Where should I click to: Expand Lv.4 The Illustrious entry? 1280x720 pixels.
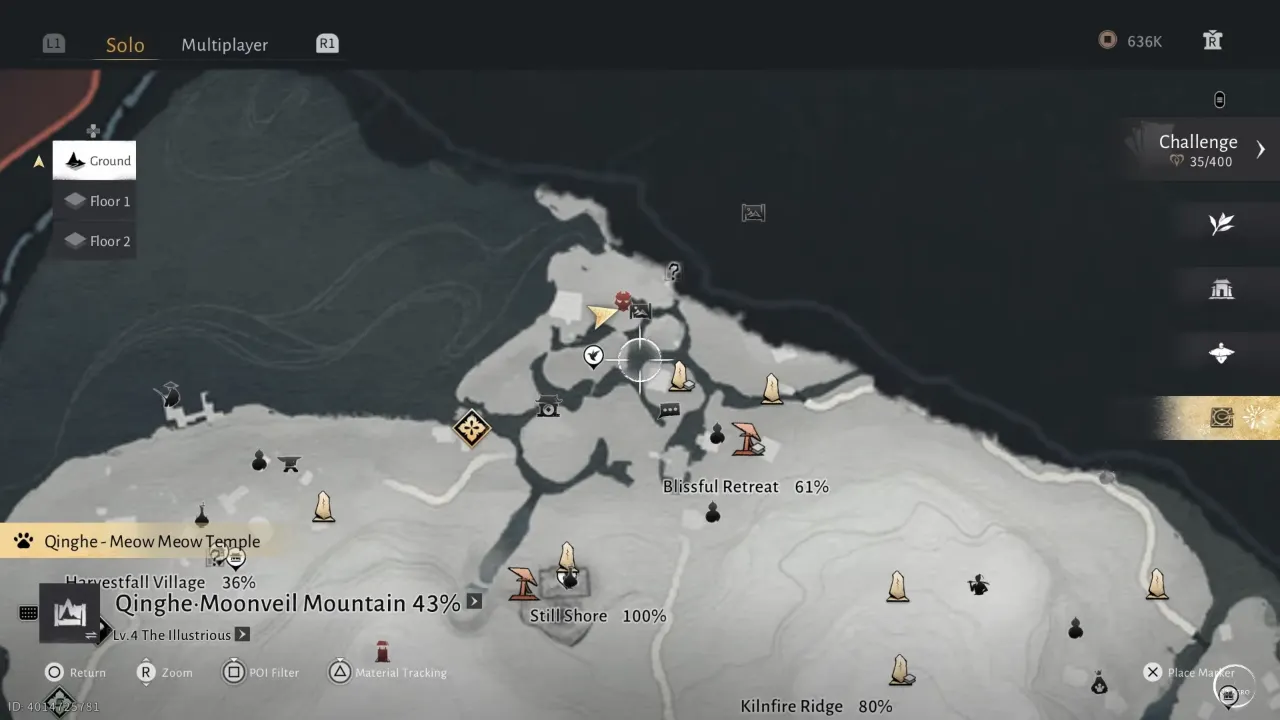(241, 634)
